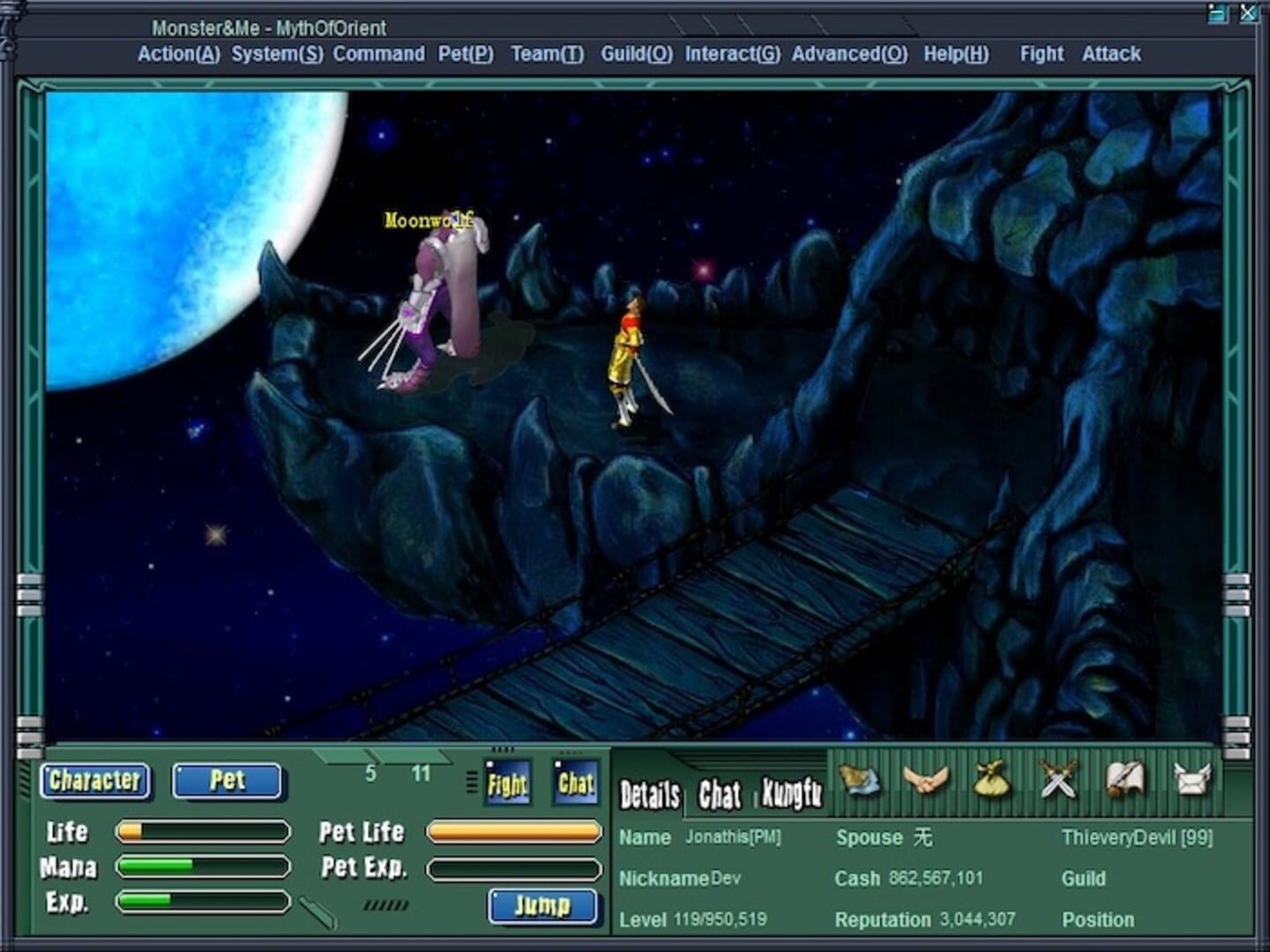Open the Pet(P) menu
This screenshot has width=1270, height=952.
(x=467, y=54)
